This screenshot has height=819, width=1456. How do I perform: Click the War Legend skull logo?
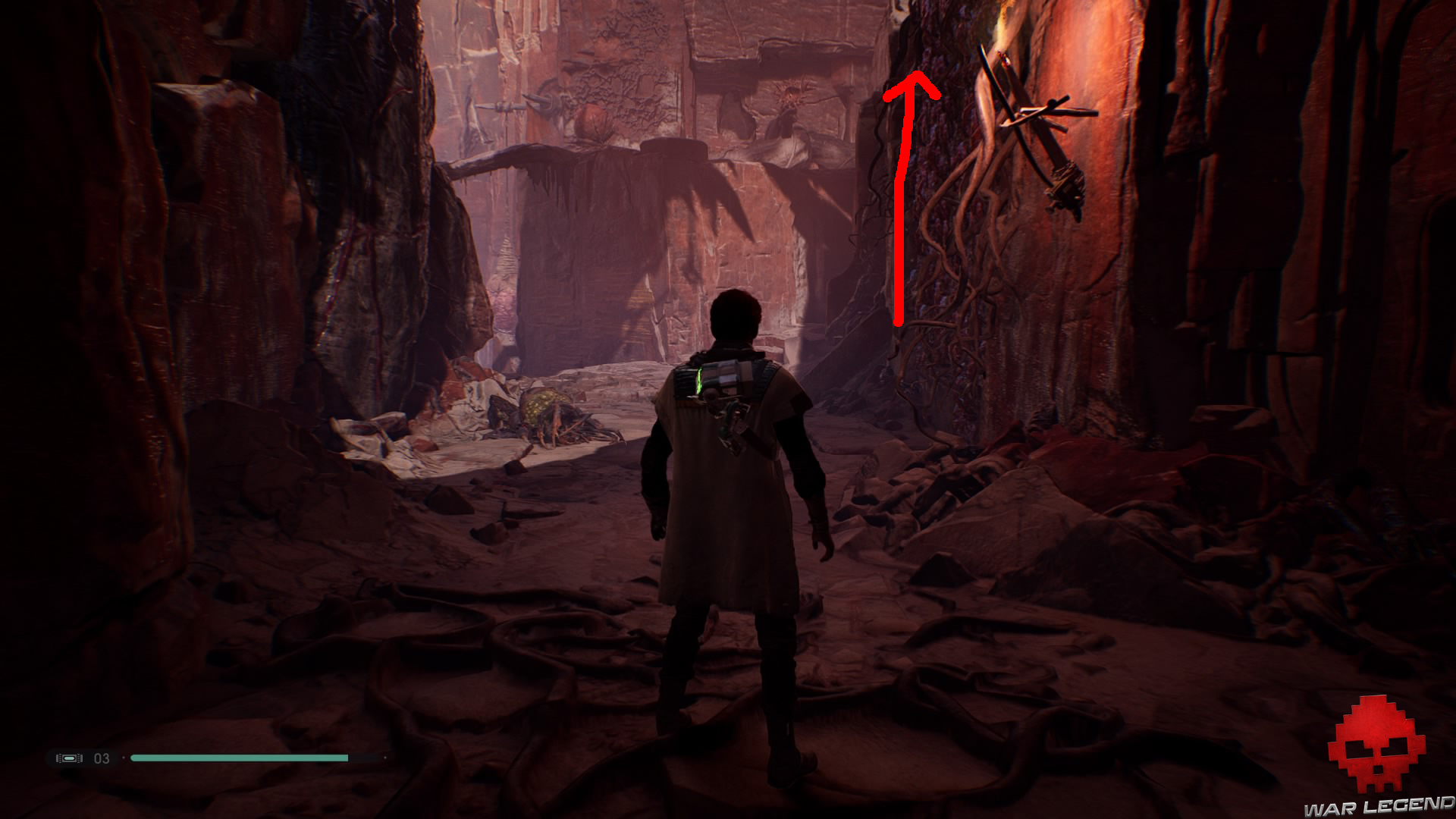pyautogui.click(x=1376, y=745)
